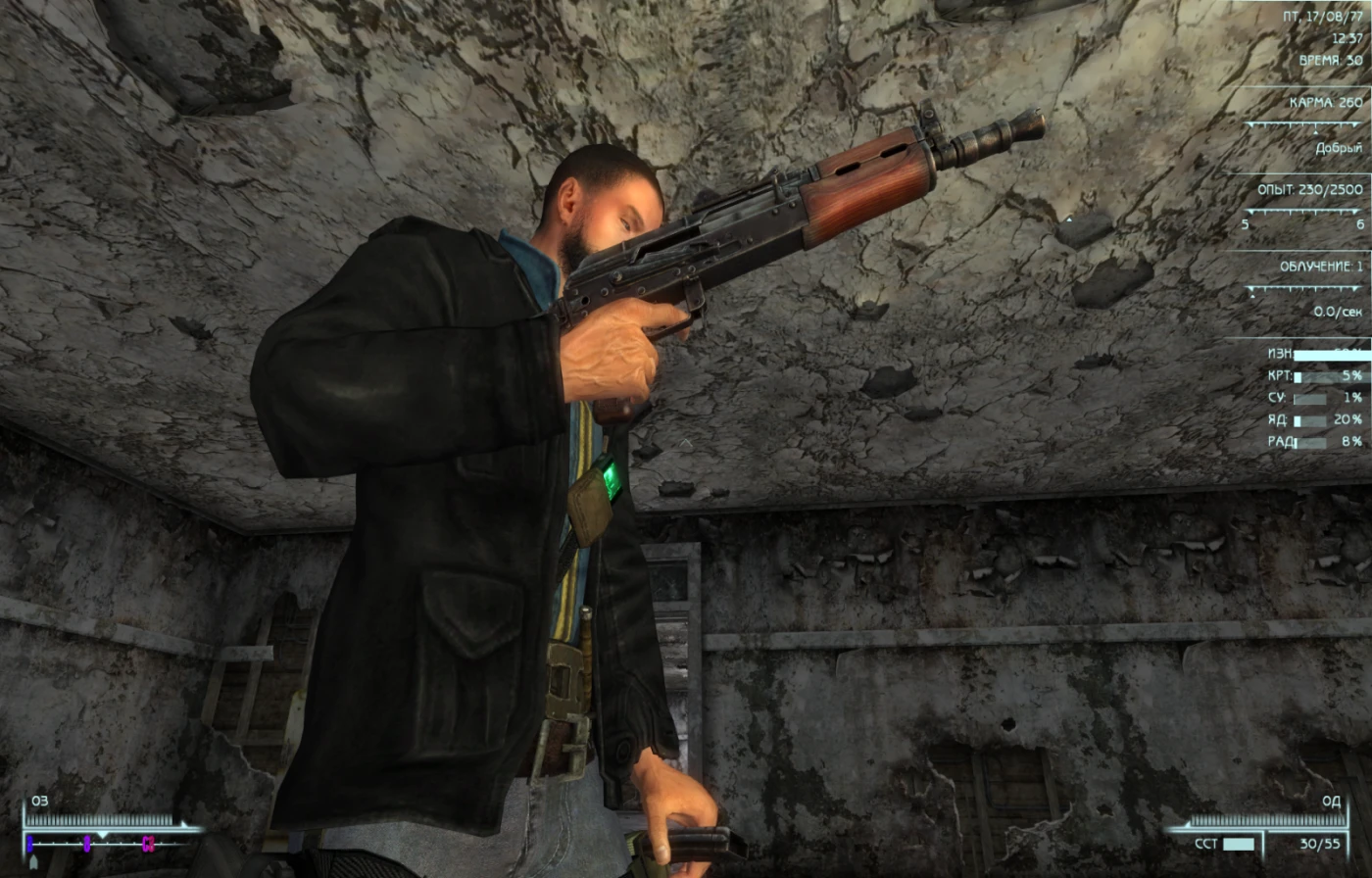The width and height of the screenshot is (1372, 878).
Task: Adjust the karma slider marker
Action: click(1315, 132)
